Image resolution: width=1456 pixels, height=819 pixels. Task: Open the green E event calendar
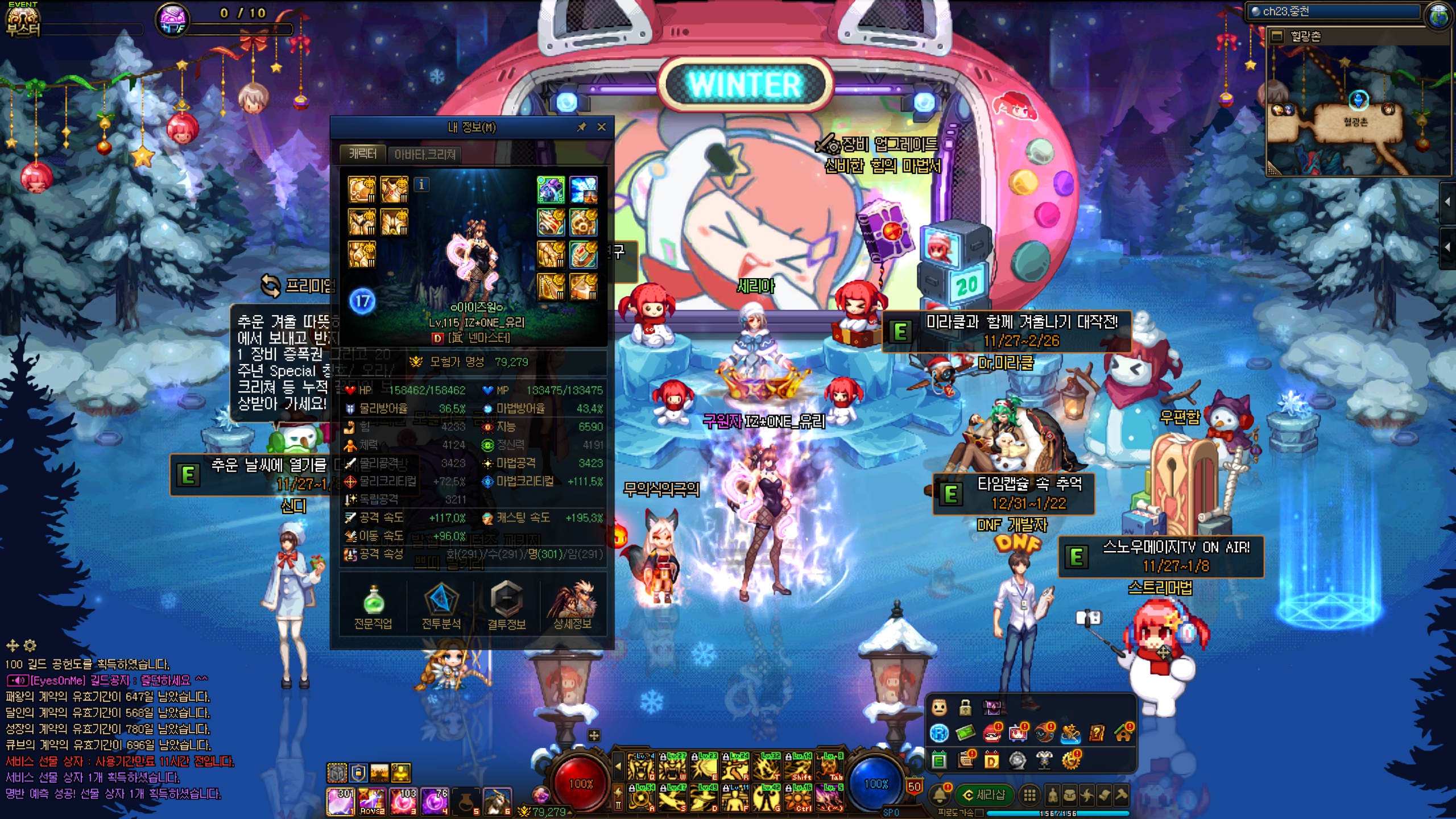click(x=939, y=760)
